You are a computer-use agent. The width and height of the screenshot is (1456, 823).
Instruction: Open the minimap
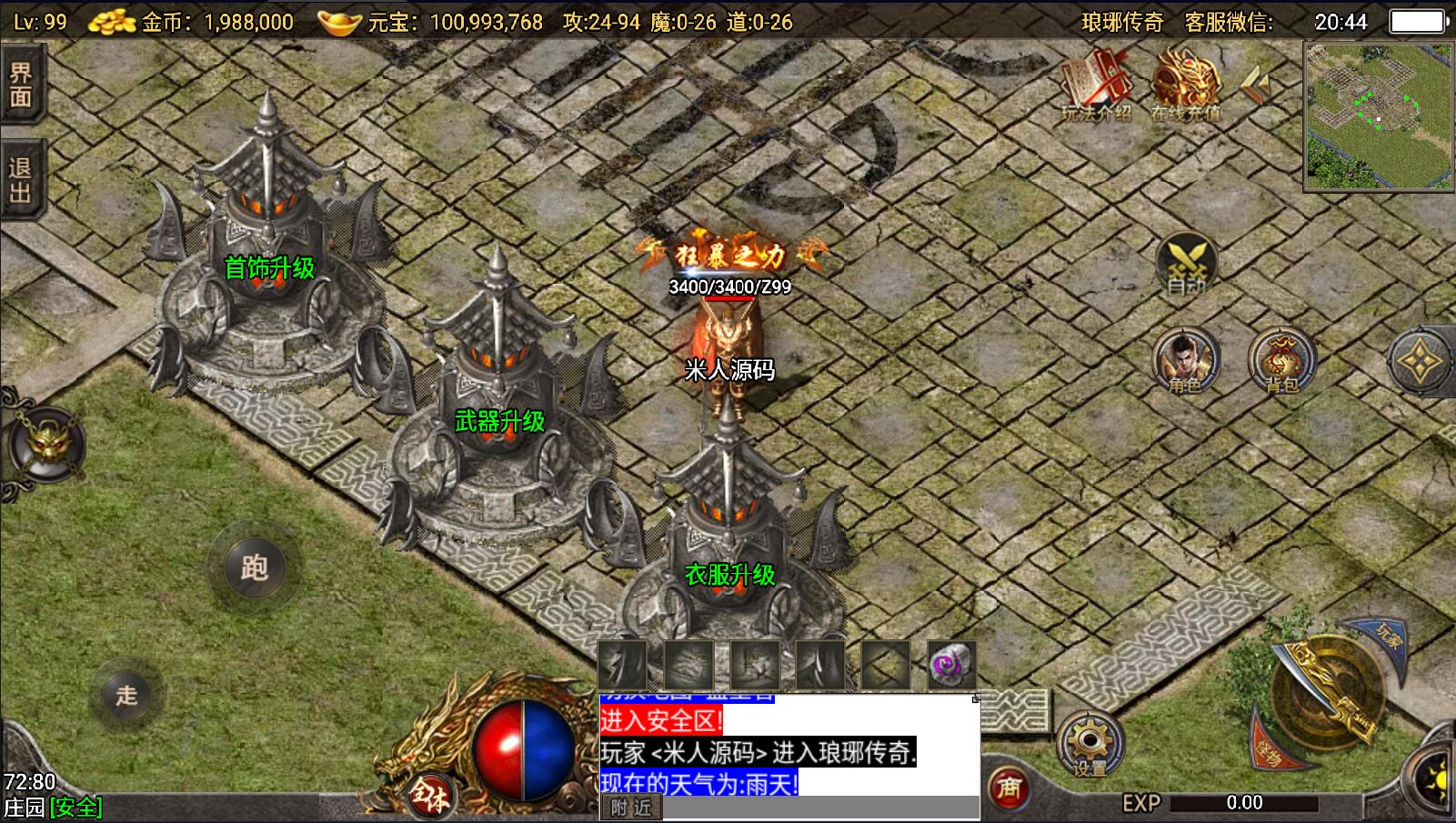tap(1378, 116)
